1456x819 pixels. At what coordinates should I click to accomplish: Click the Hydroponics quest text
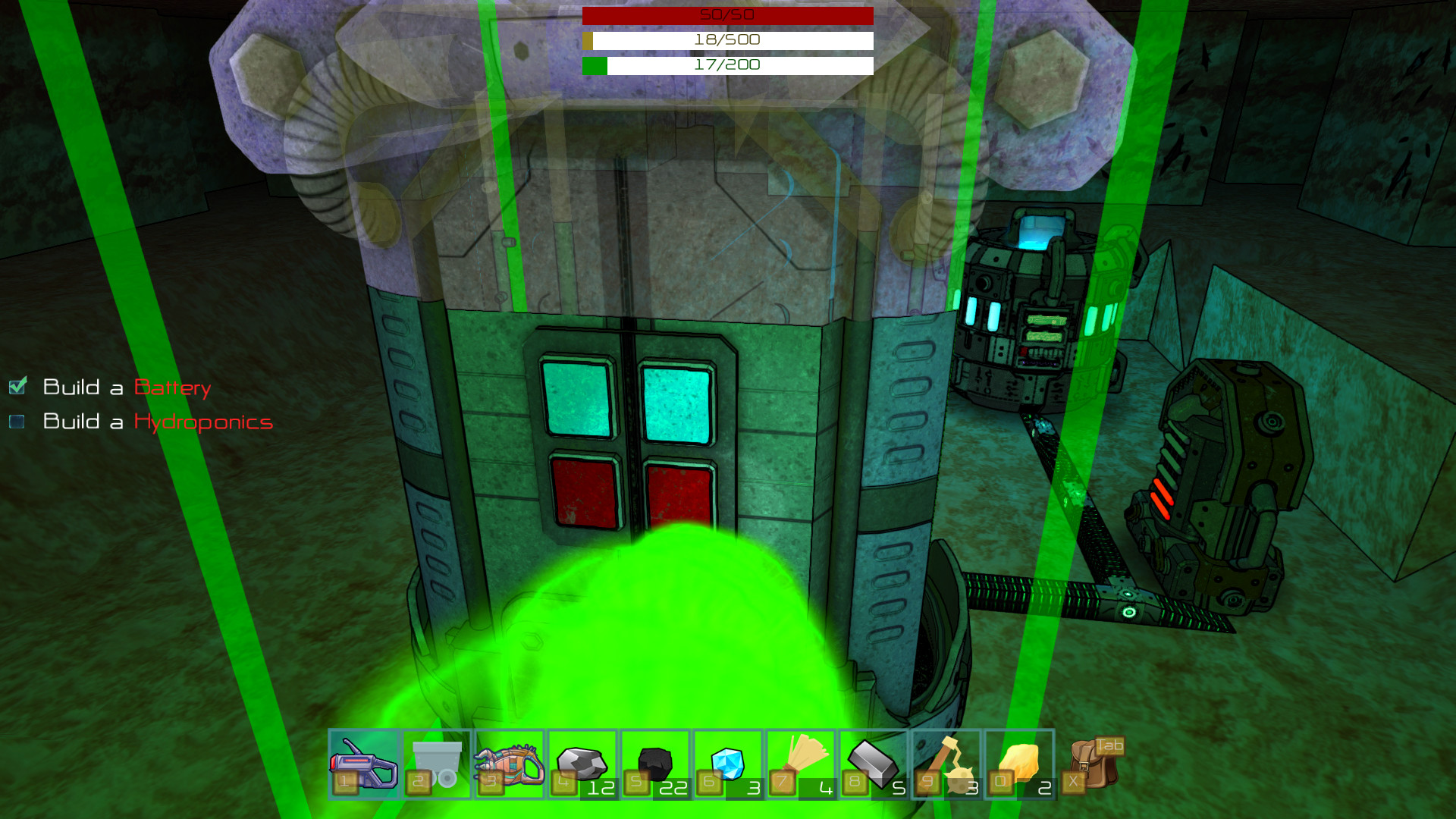click(202, 422)
